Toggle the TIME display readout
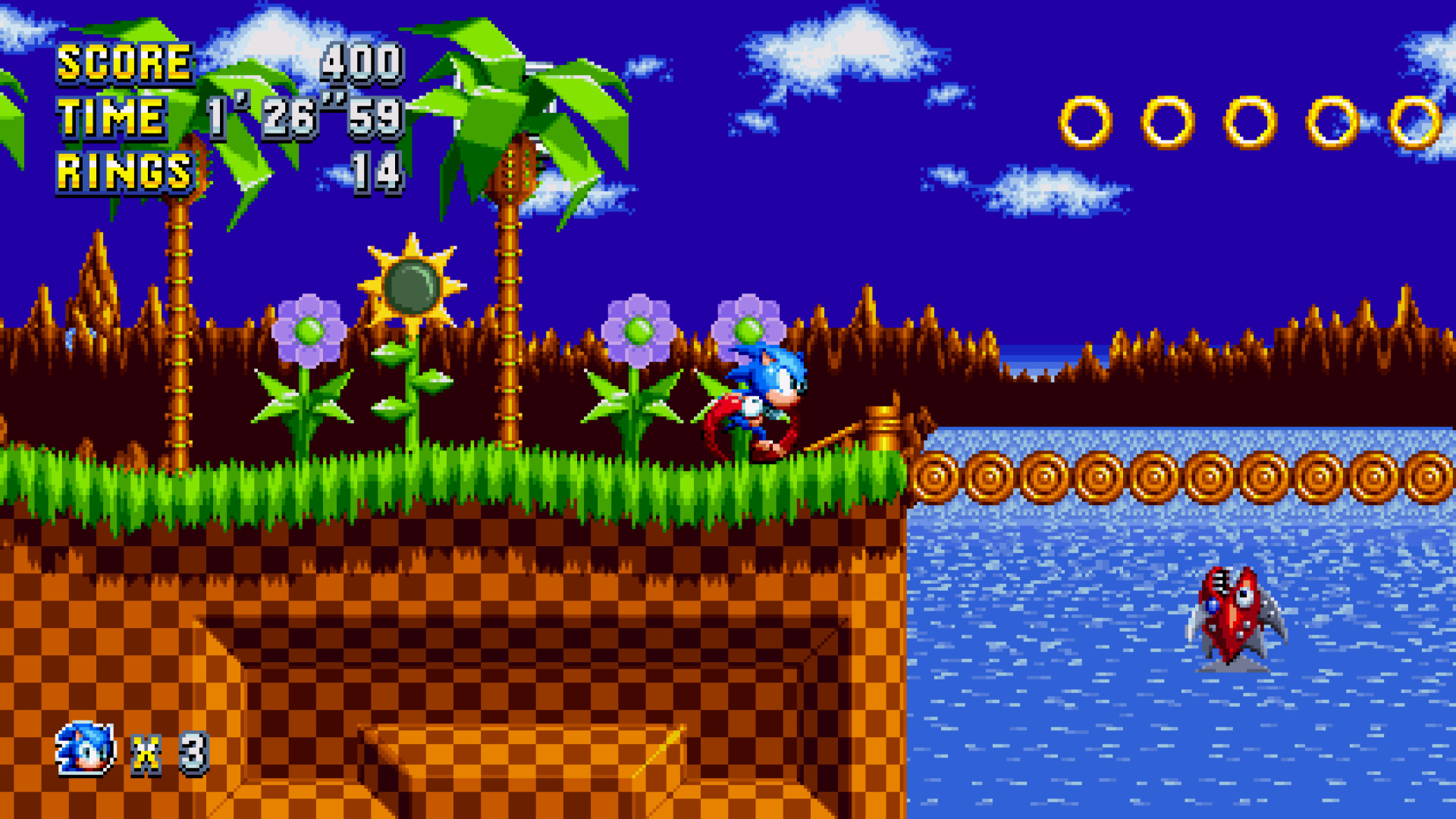The height and width of the screenshot is (819, 1456). [x=303, y=118]
